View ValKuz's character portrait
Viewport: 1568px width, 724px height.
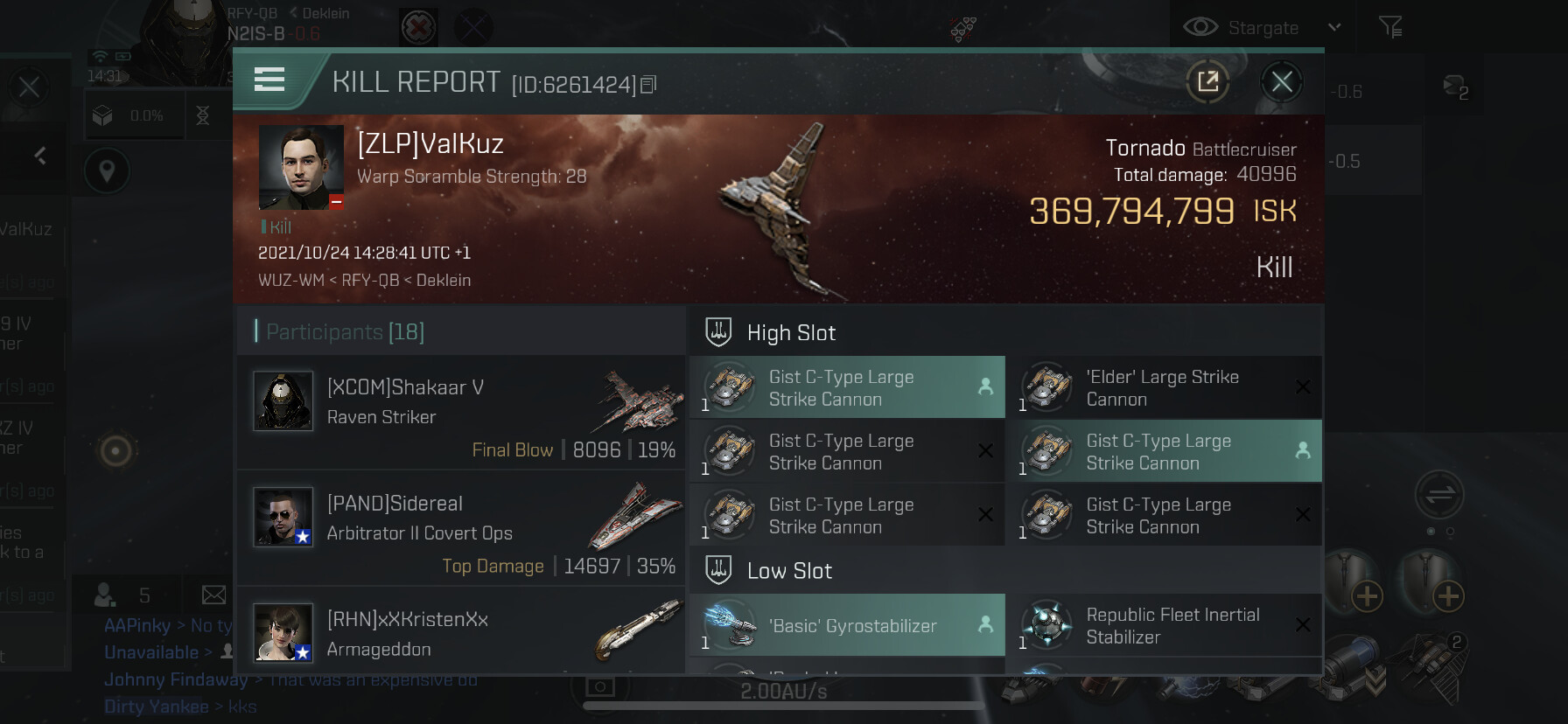tap(301, 167)
